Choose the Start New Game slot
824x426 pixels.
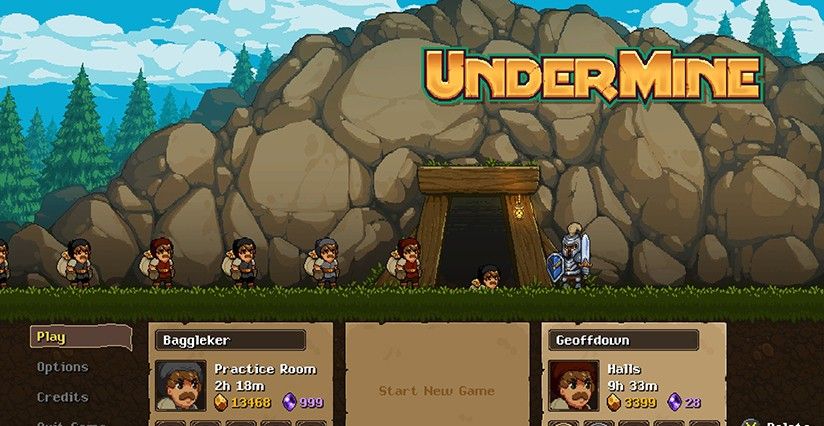[436, 390]
